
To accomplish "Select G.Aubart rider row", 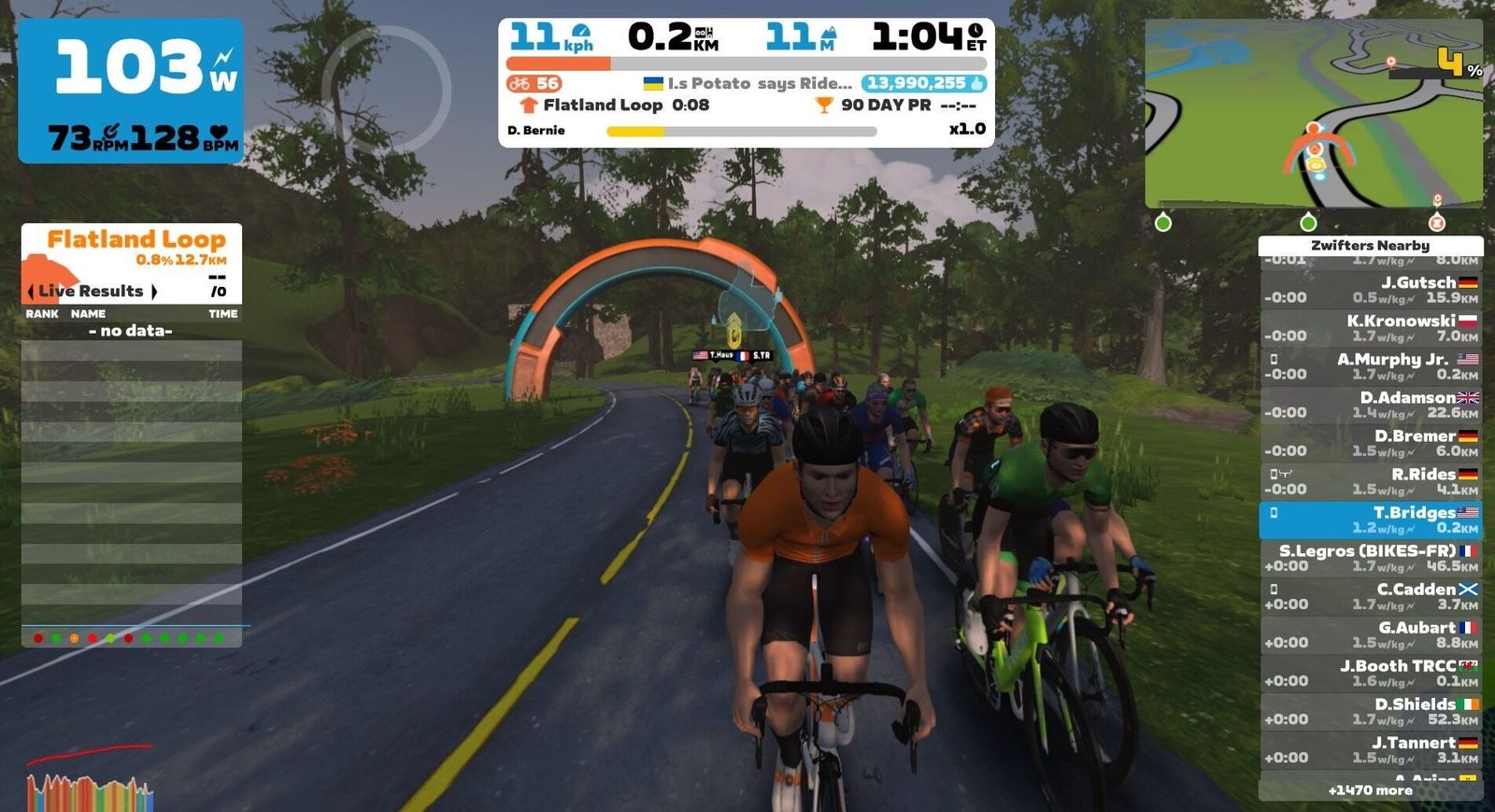I will tap(1370, 634).
